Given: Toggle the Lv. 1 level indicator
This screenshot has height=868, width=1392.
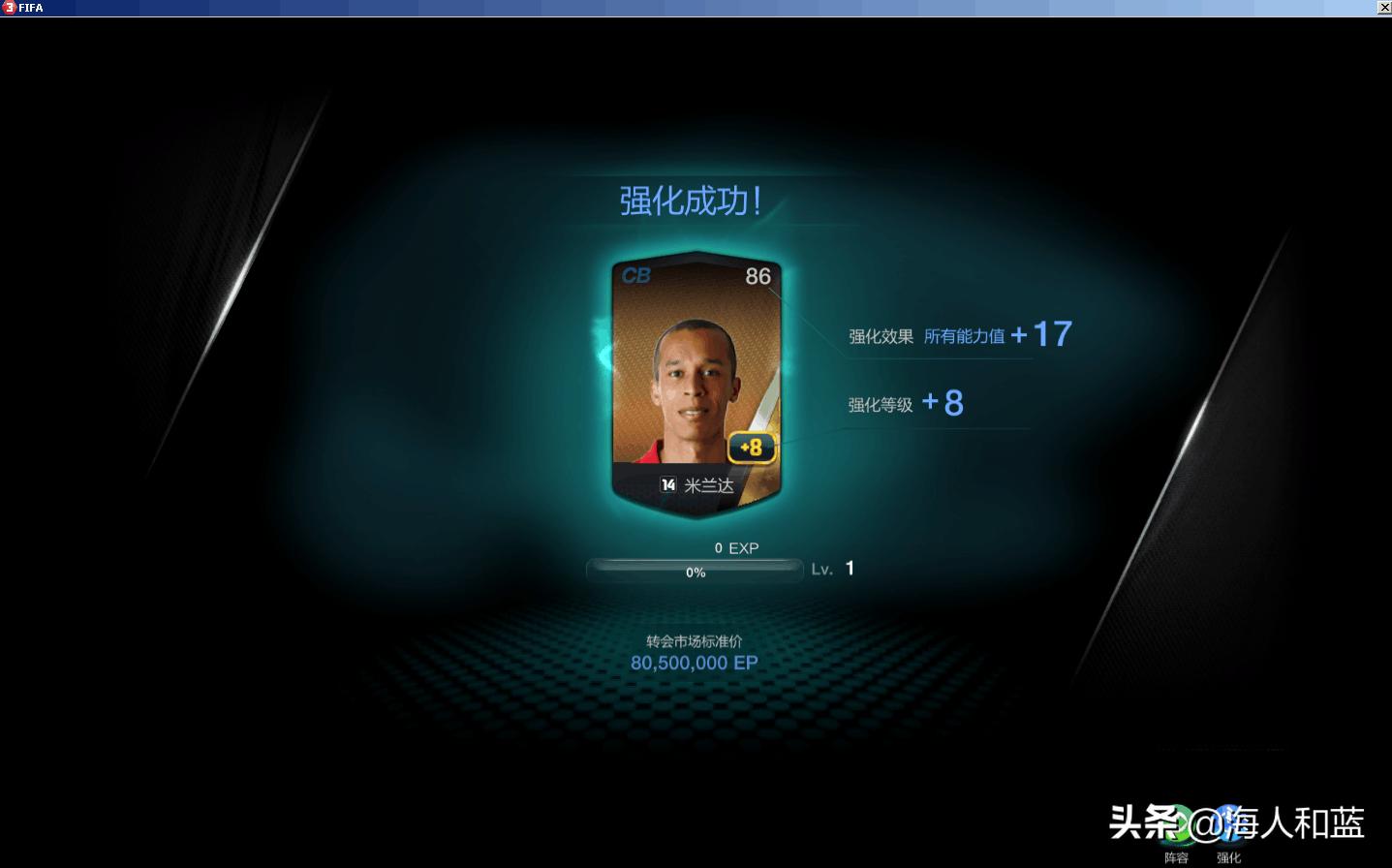Looking at the screenshot, I should (833, 569).
